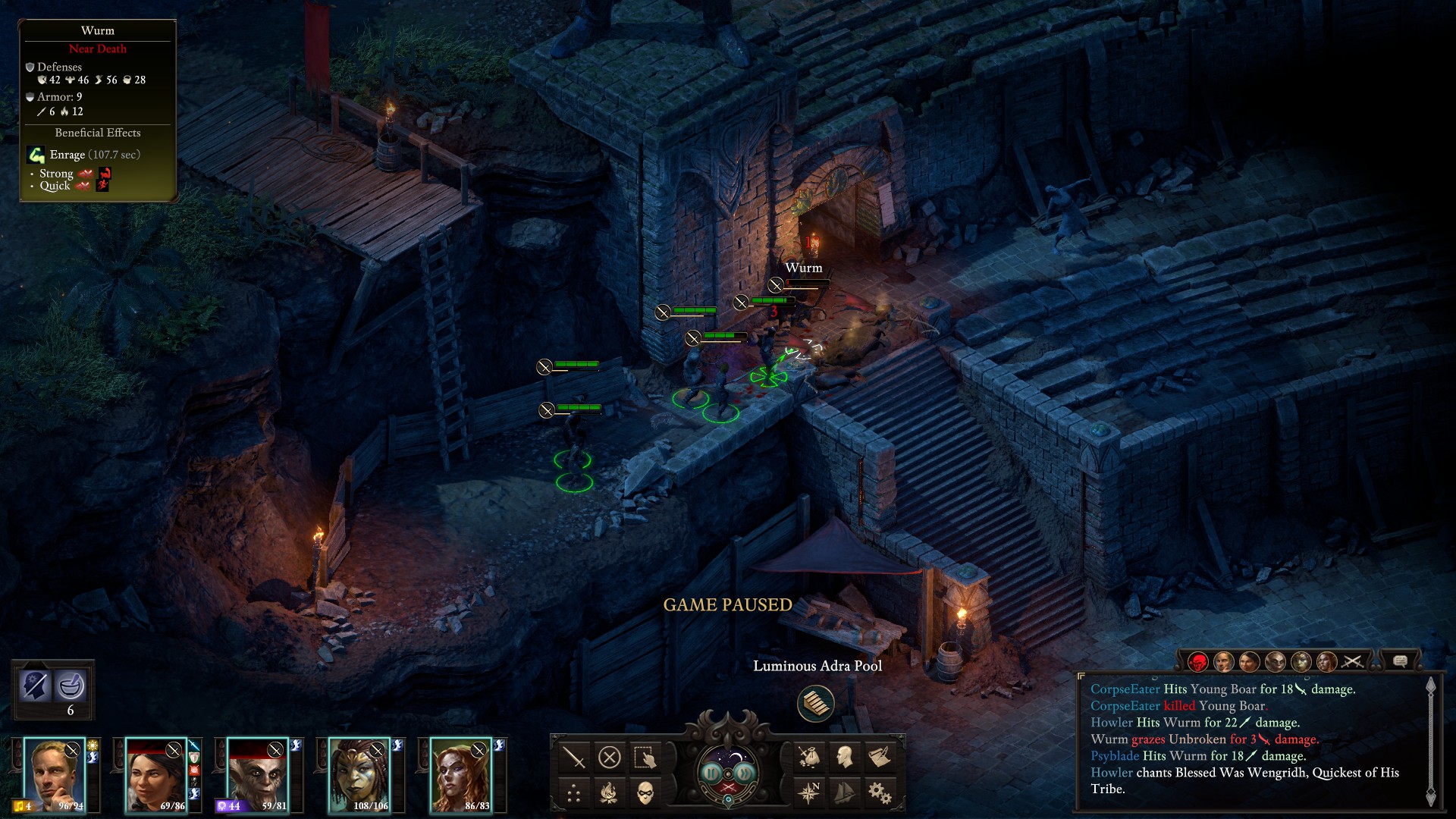Open the inventory loot bag button
Viewport: 1456px width, 819px height.
click(x=809, y=757)
